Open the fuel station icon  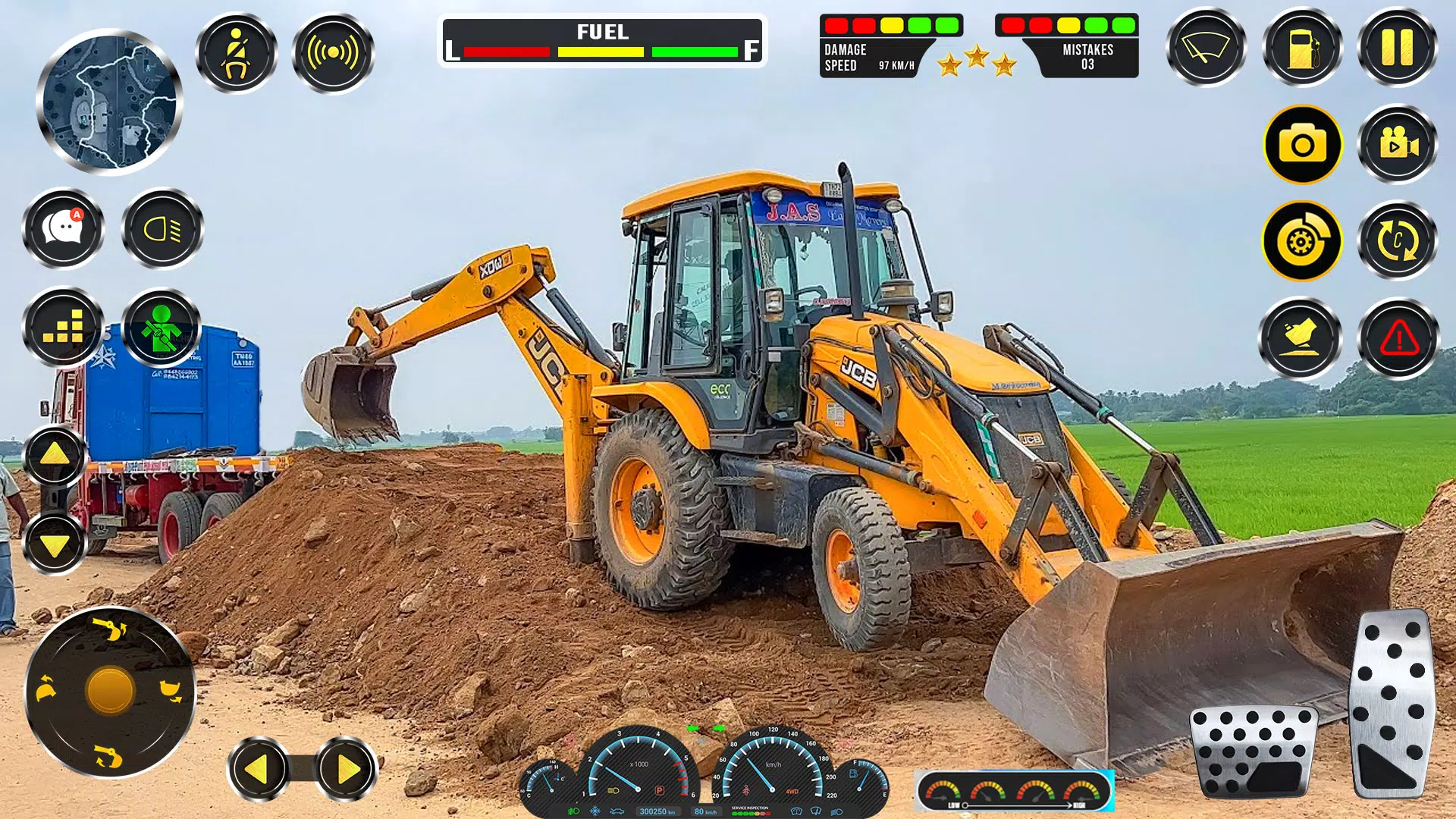[x=1300, y=47]
